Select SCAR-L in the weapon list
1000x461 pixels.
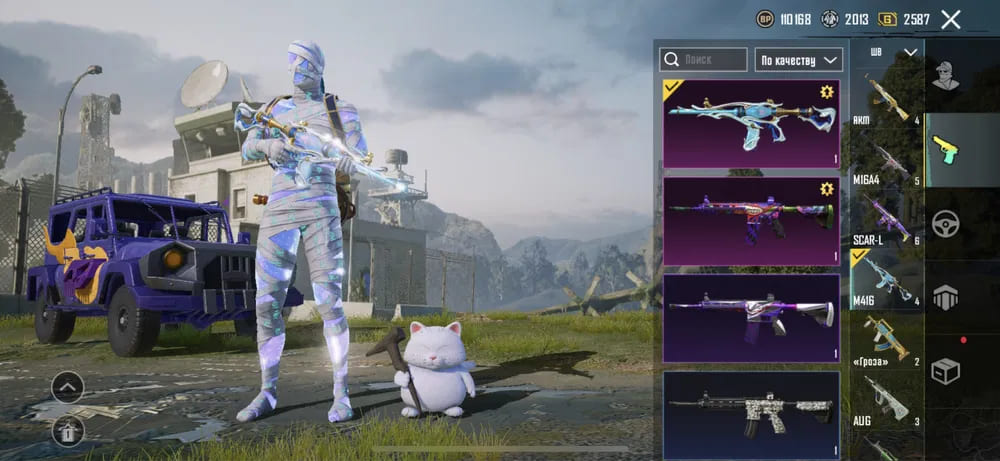pos(887,220)
